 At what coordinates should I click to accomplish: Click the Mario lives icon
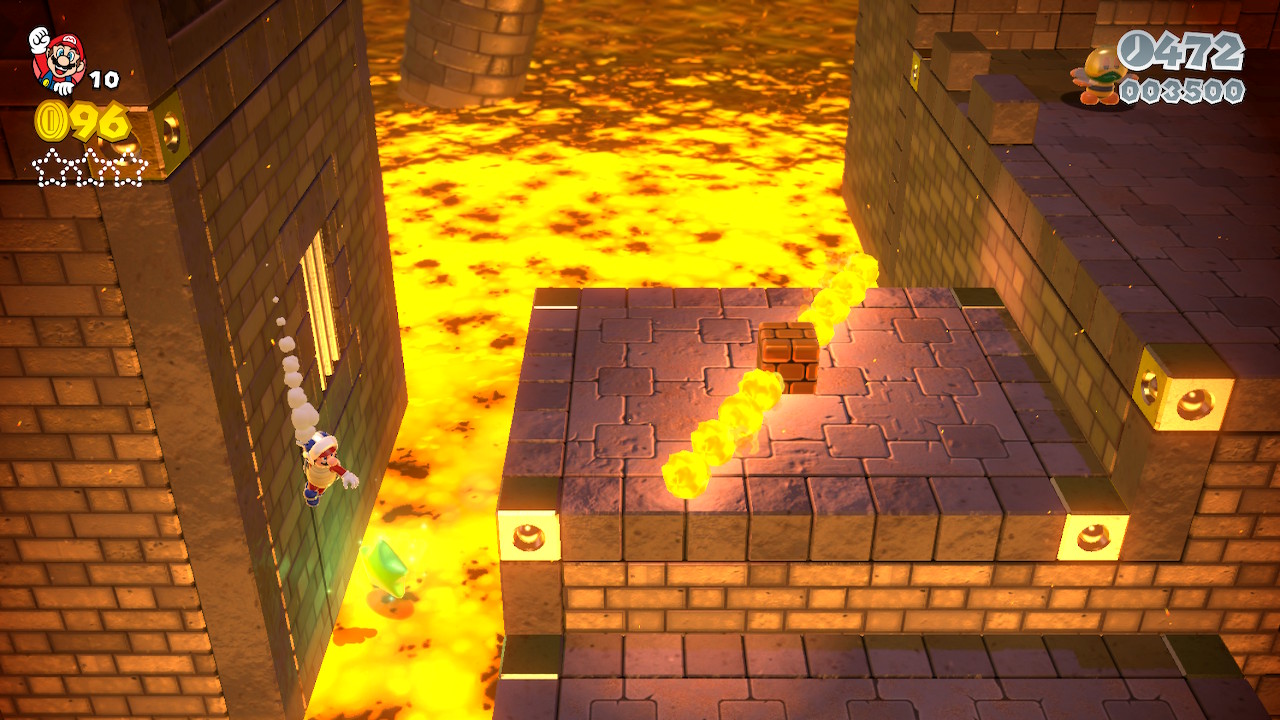(x=58, y=59)
